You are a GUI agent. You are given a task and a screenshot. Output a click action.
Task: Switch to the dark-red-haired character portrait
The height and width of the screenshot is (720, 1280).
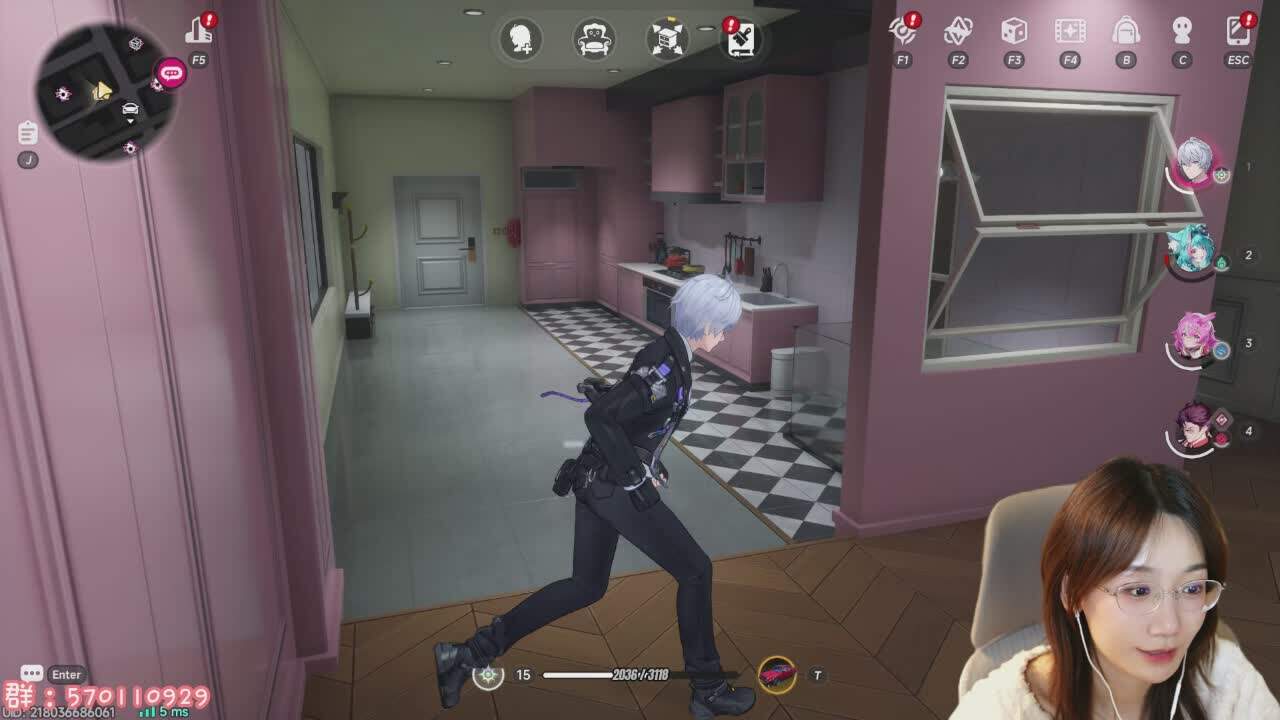pyautogui.click(x=1191, y=427)
